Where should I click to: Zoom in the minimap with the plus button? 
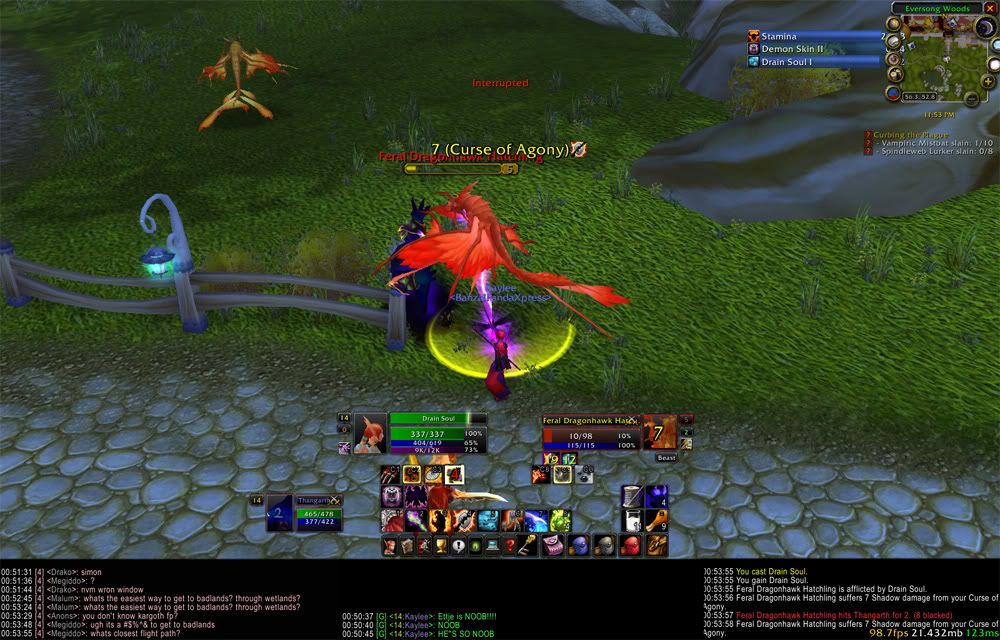point(988,81)
